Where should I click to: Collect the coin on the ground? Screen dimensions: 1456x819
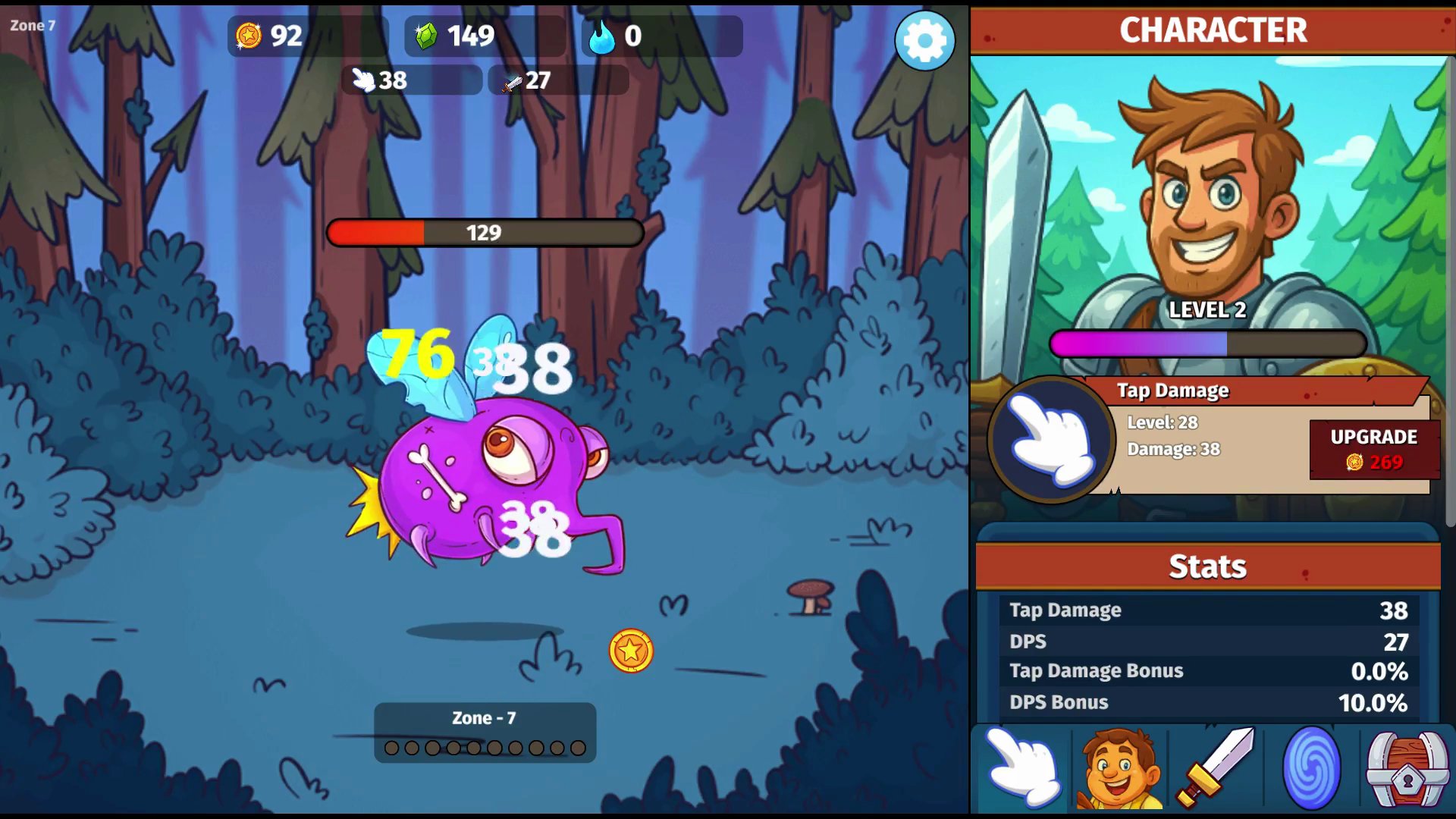[630, 652]
